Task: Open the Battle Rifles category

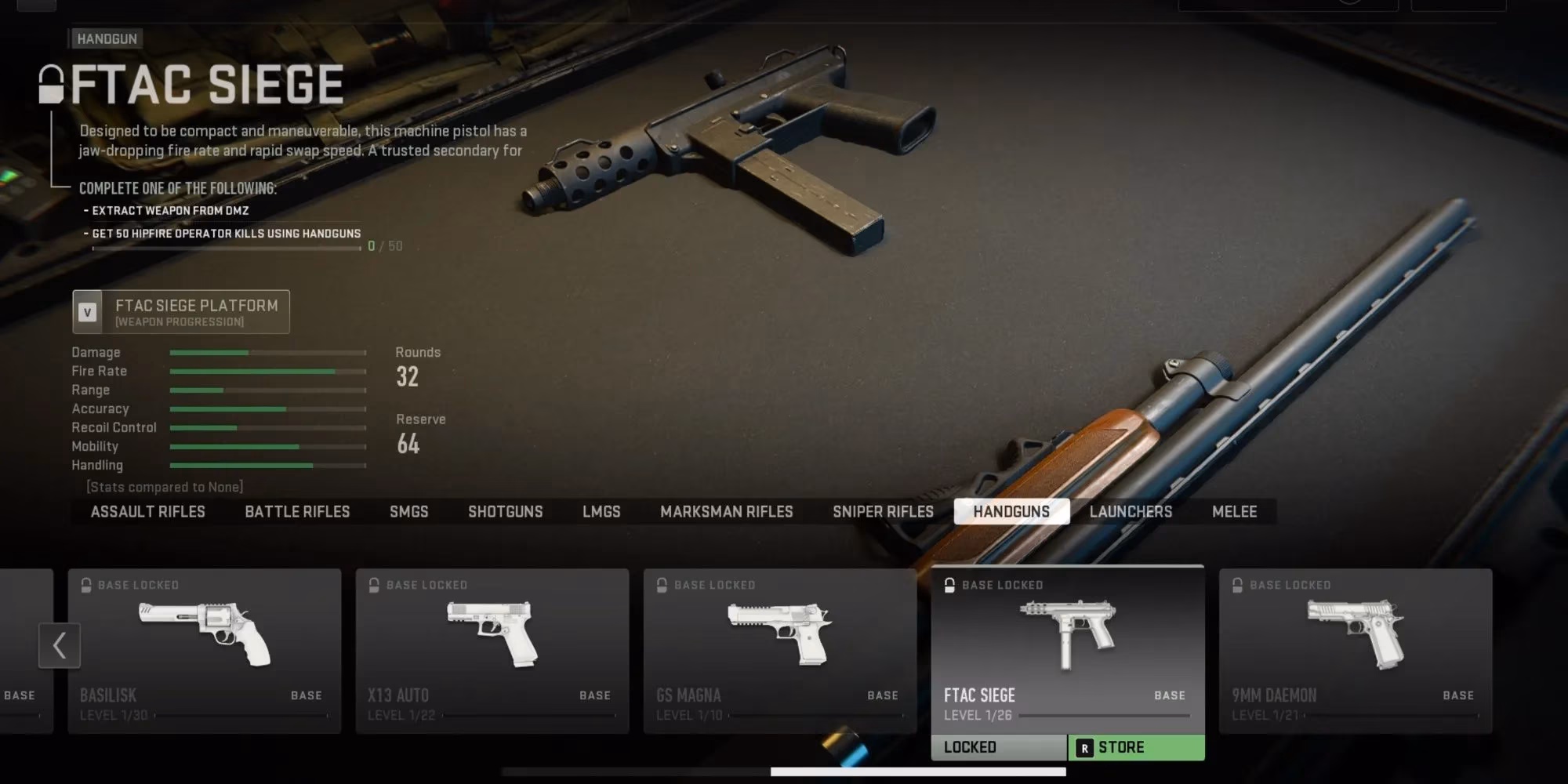Action: click(297, 512)
